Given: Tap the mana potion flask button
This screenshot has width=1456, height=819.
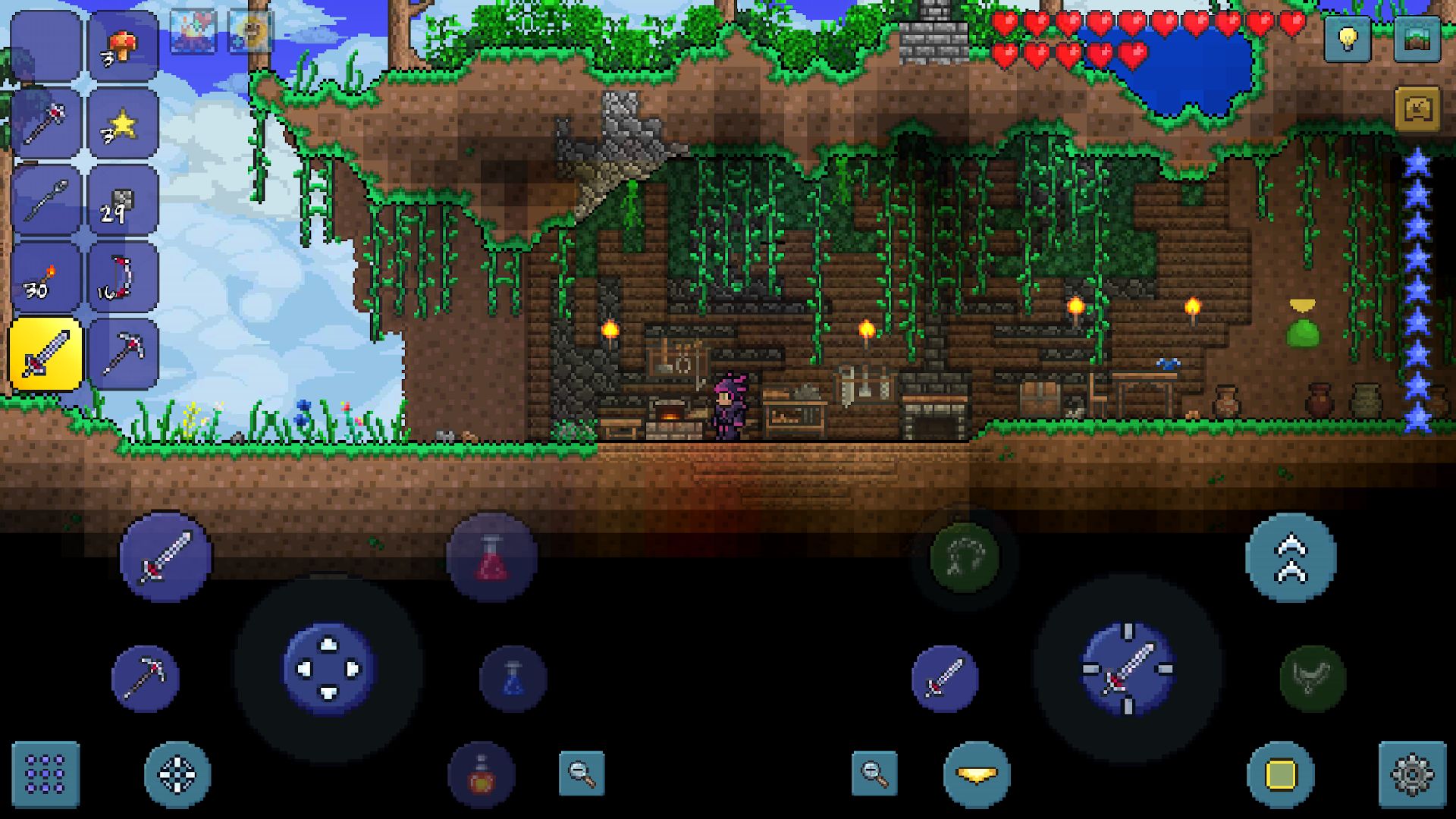Looking at the screenshot, I should 514,678.
